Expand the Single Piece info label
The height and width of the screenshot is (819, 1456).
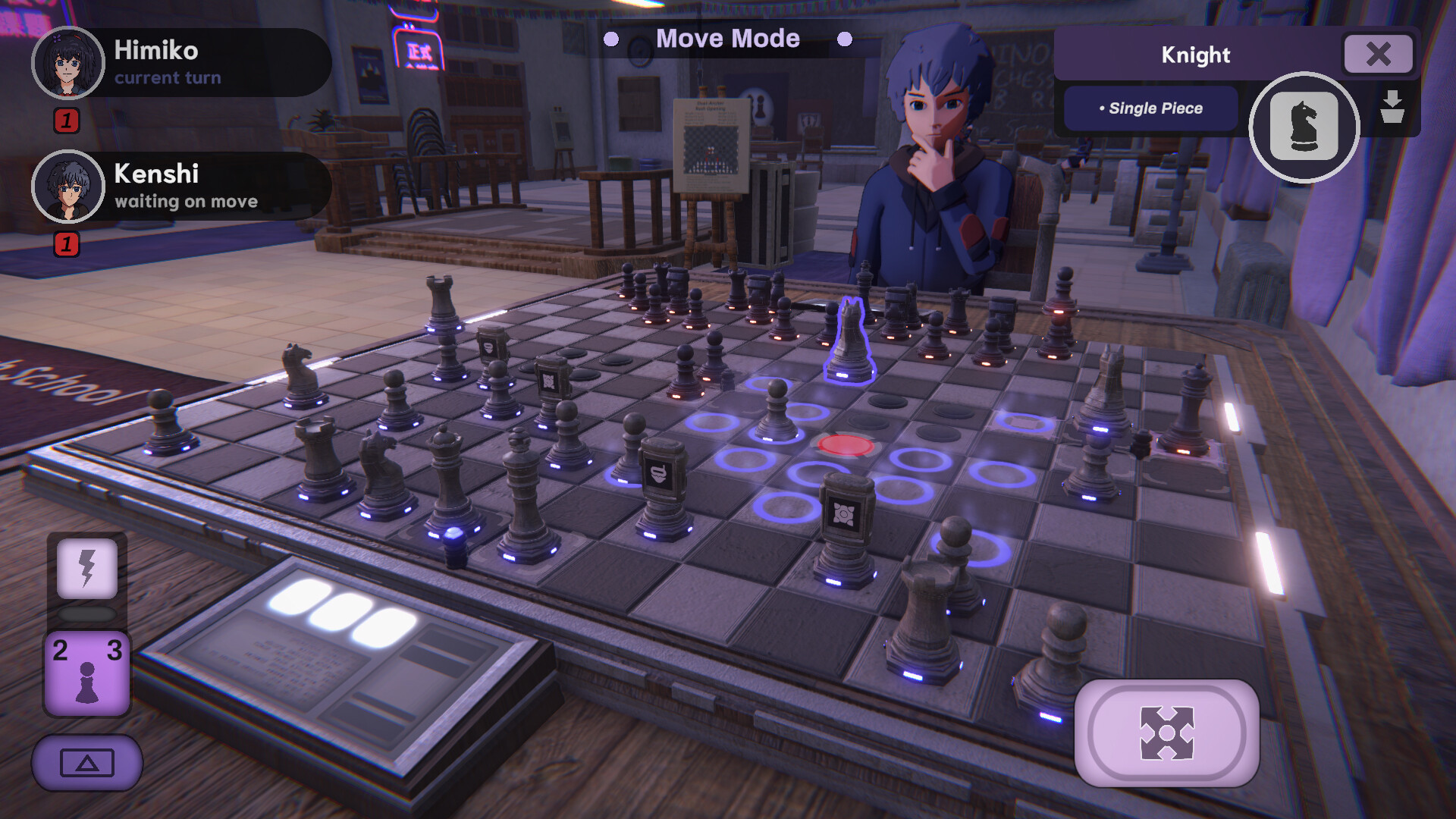click(x=1150, y=108)
